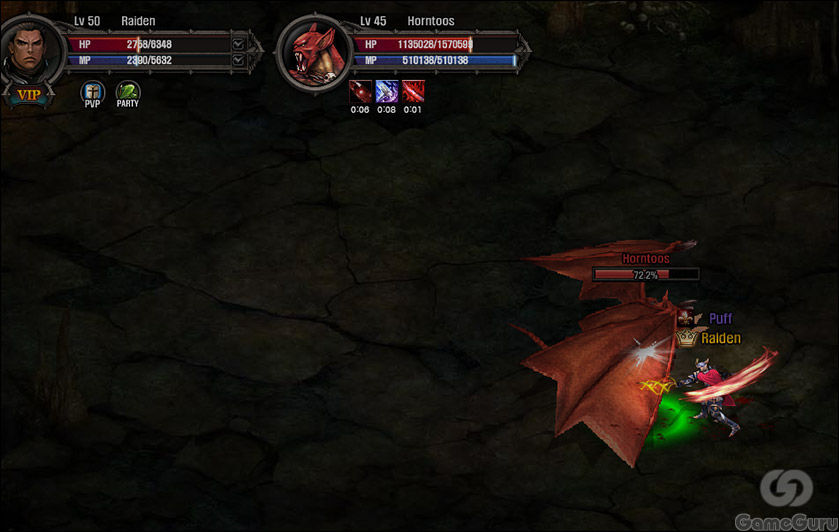Select Raiden's player portrait

[x=27, y=52]
